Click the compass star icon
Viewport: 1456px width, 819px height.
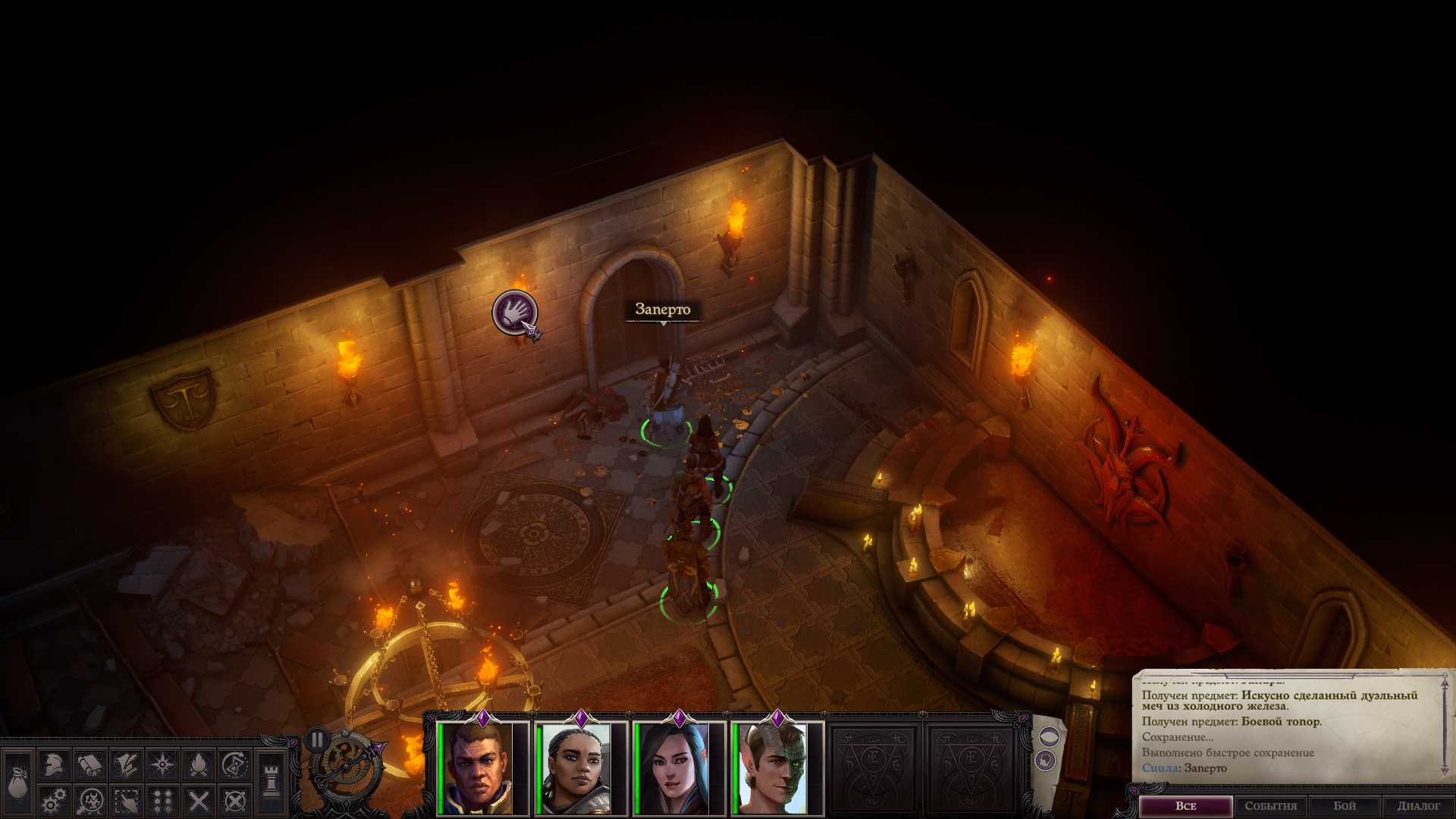pos(162,764)
